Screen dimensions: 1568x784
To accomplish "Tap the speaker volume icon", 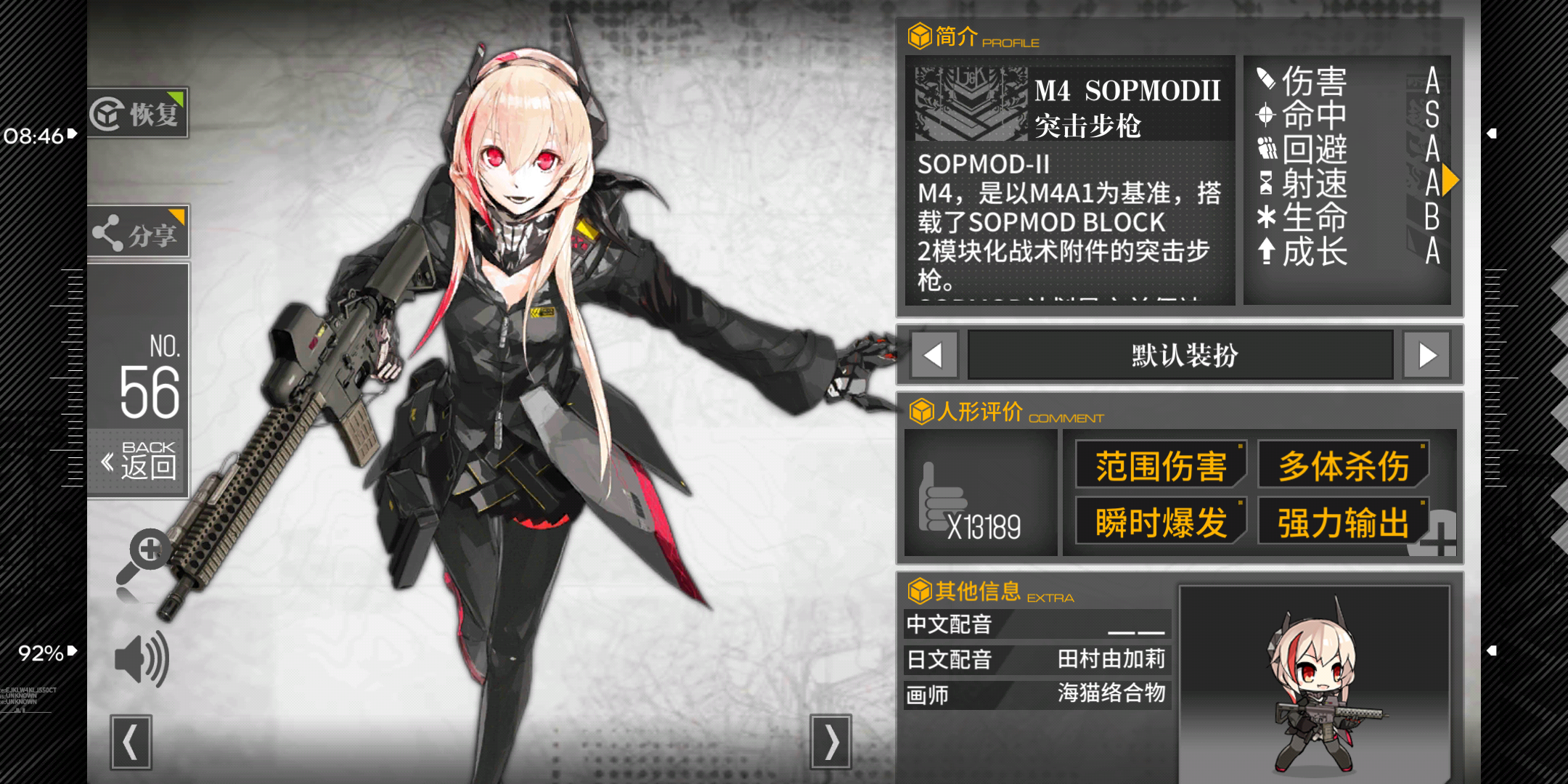I will (x=140, y=659).
